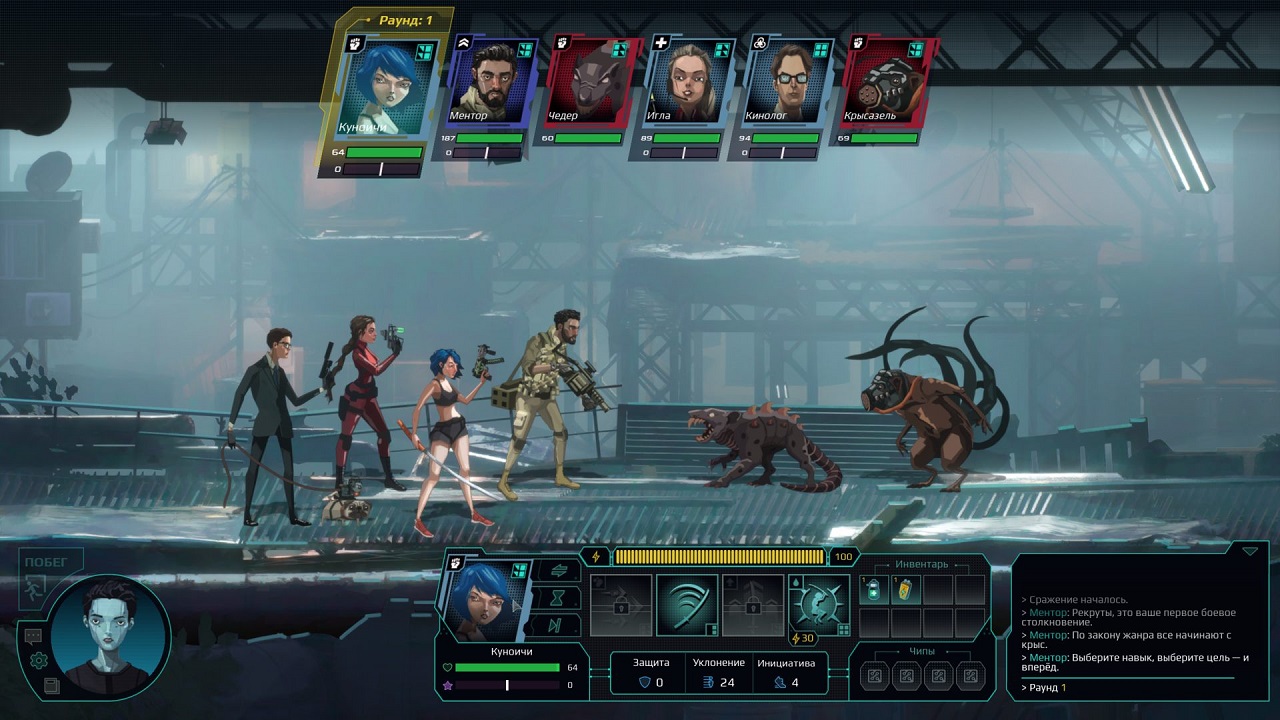Select the green medkit inventory item

(875, 590)
